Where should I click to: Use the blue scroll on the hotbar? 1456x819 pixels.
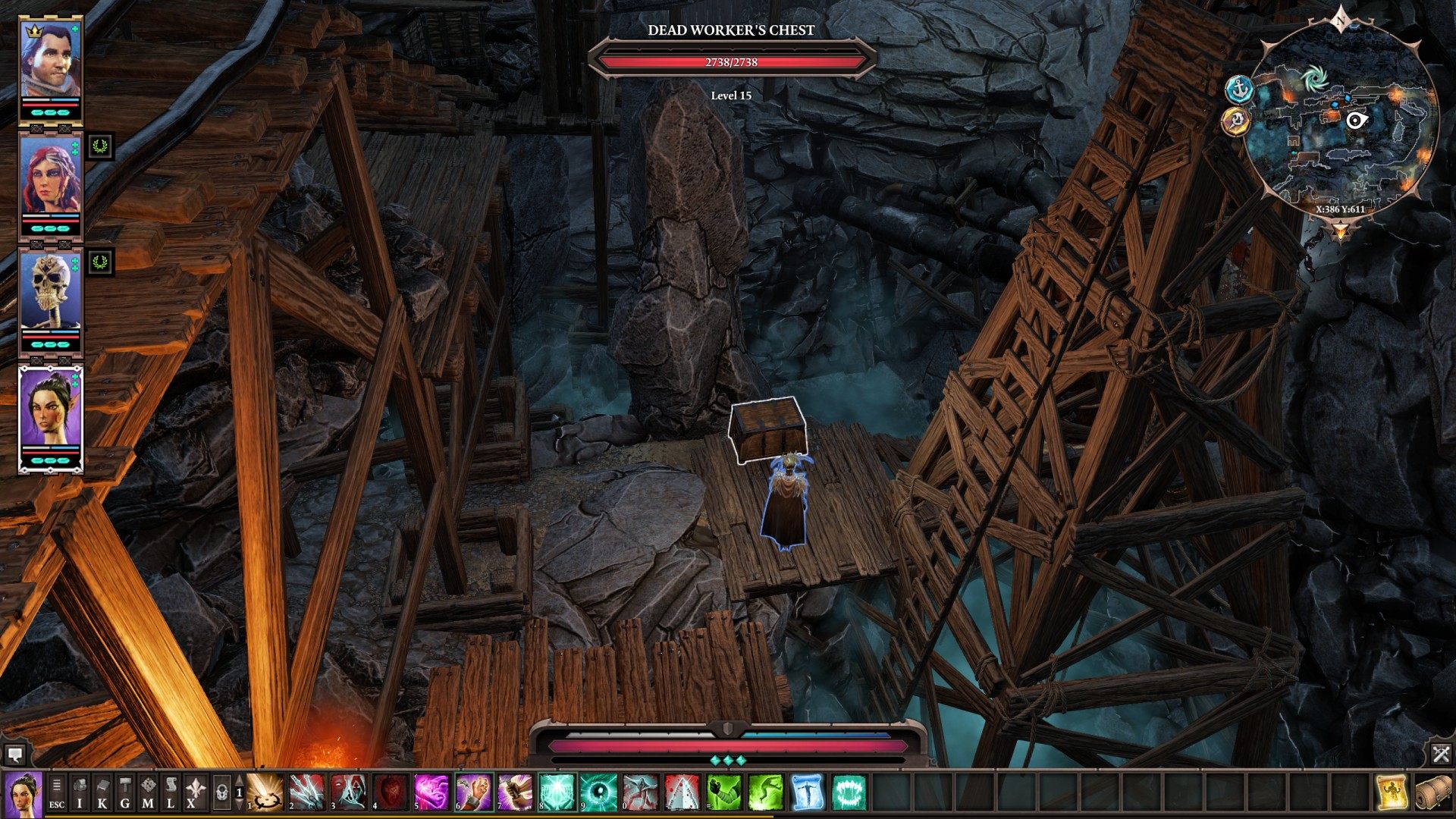[807, 792]
